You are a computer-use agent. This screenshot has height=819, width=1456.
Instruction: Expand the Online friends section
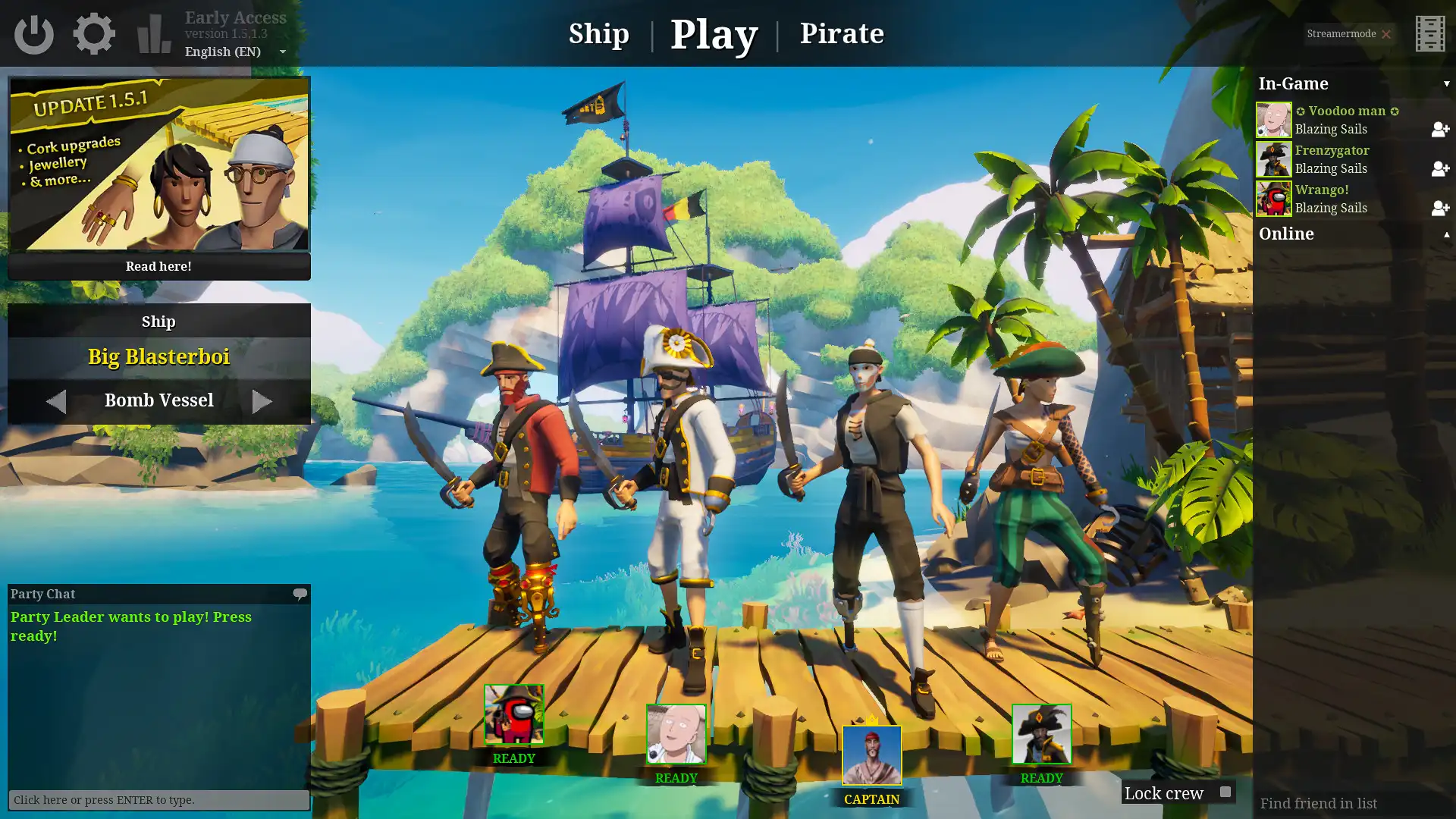(1445, 235)
